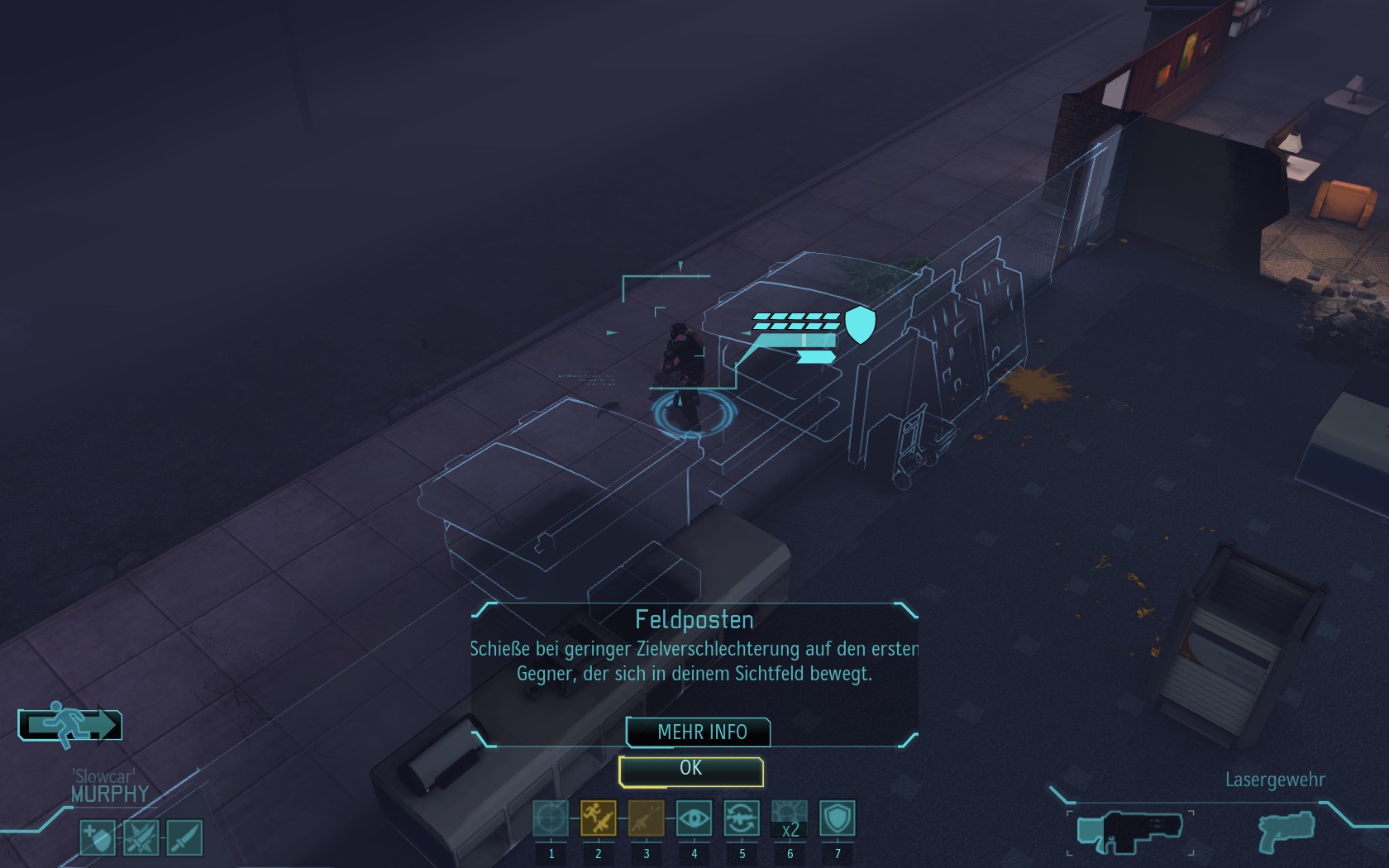Viewport: 1389px width, 868px height.
Task: Select the alien skull x2 ability
Action: point(790,819)
